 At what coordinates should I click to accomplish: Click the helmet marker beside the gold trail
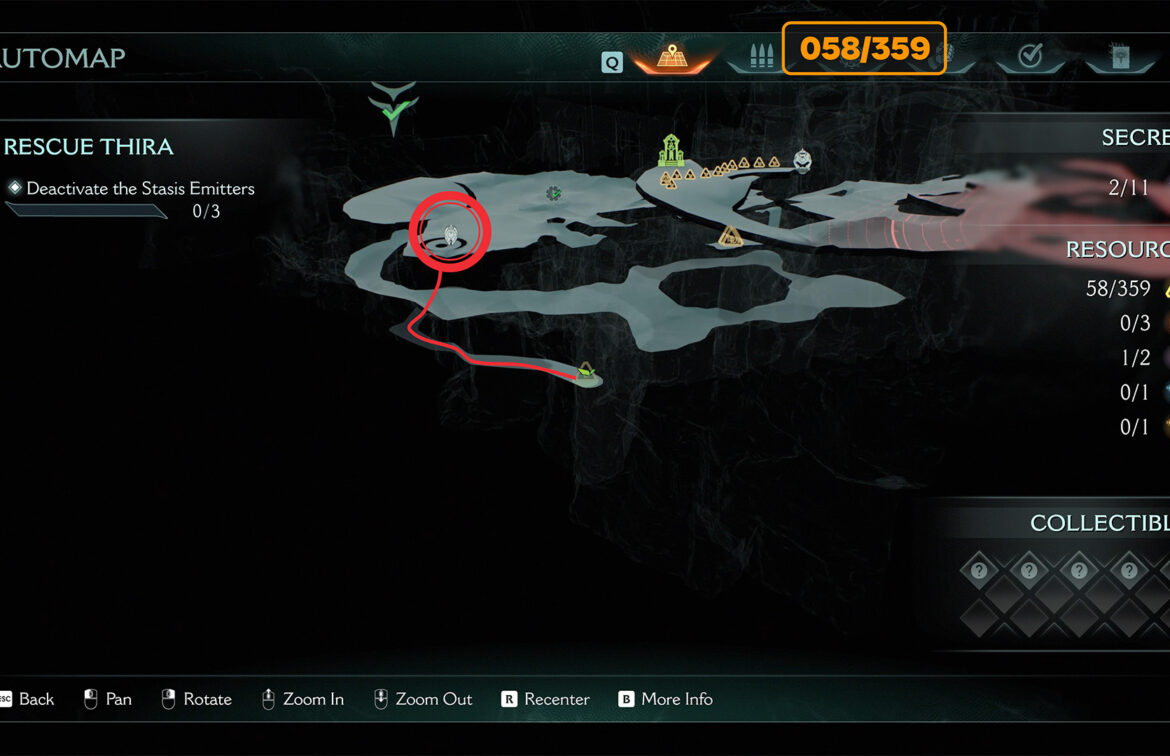[802, 159]
